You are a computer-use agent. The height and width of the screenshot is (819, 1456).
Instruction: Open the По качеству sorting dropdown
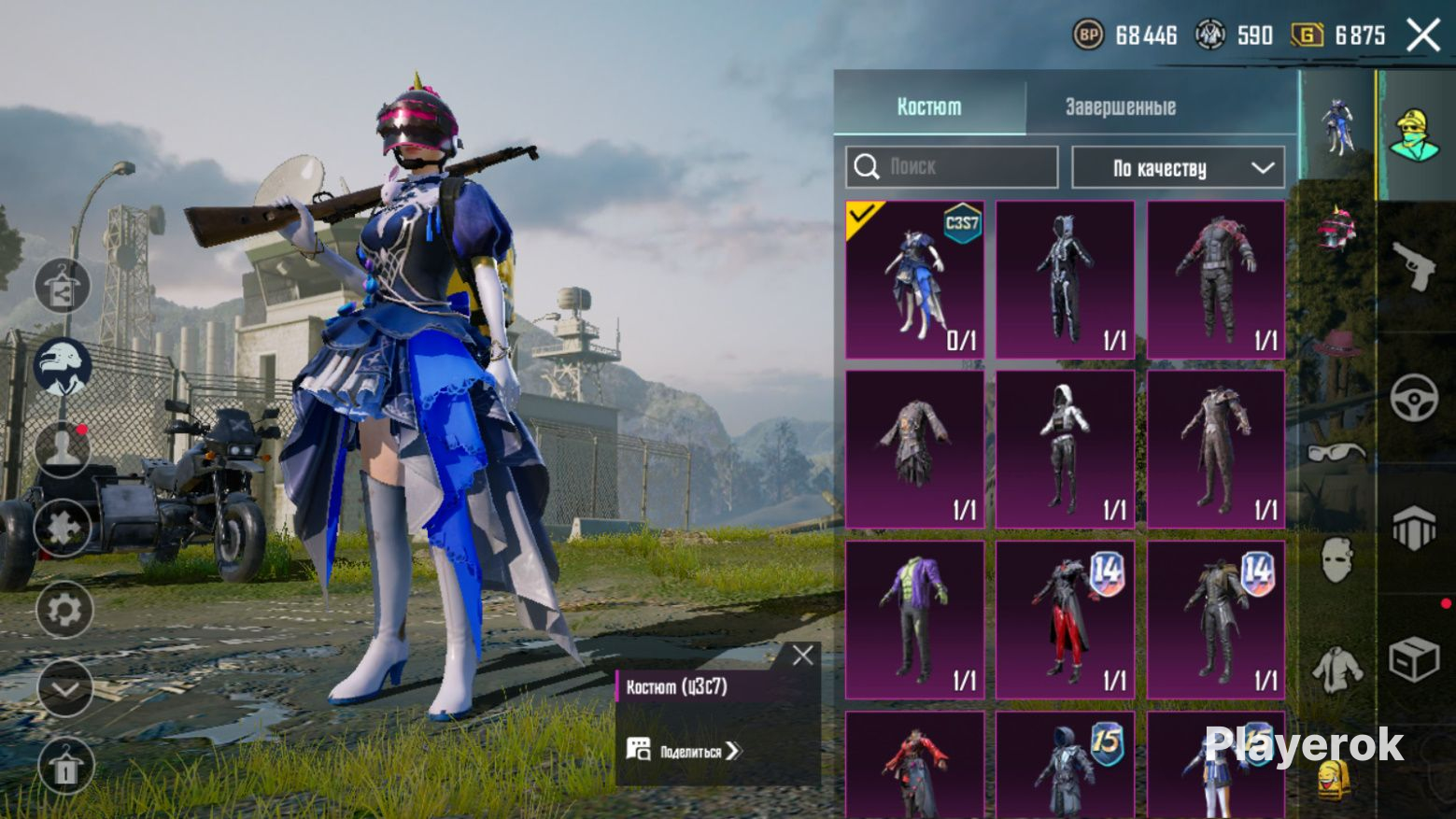coord(1178,168)
